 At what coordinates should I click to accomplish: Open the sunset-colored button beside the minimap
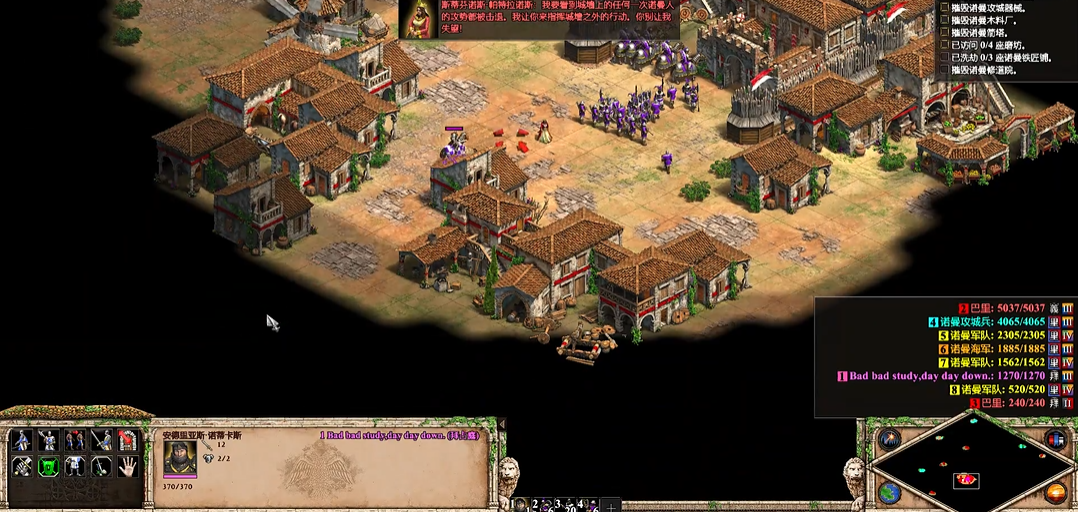(1054, 492)
